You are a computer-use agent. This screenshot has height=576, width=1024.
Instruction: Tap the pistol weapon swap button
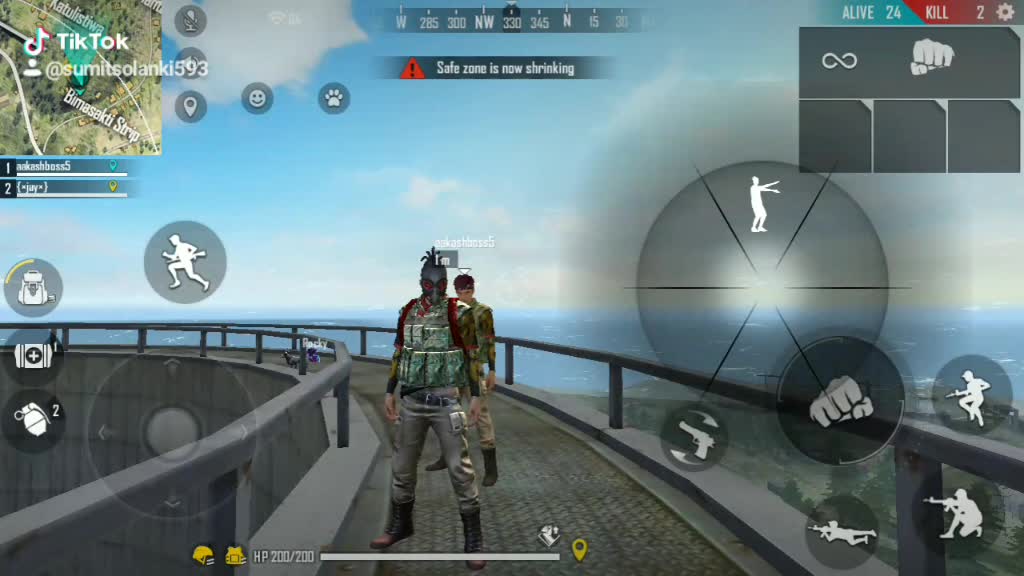pos(694,437)
